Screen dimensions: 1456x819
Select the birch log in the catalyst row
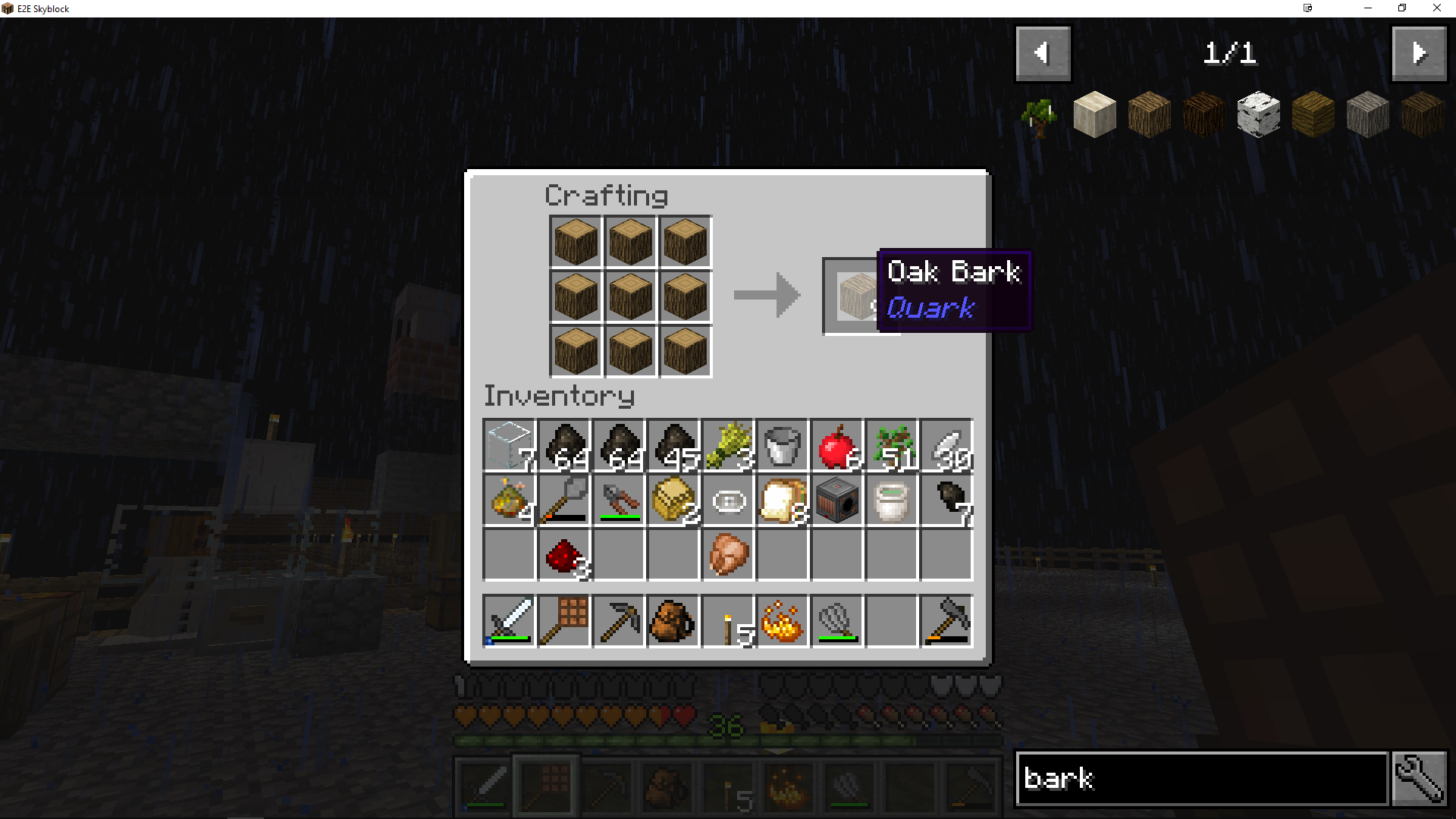coord(1259,114)
